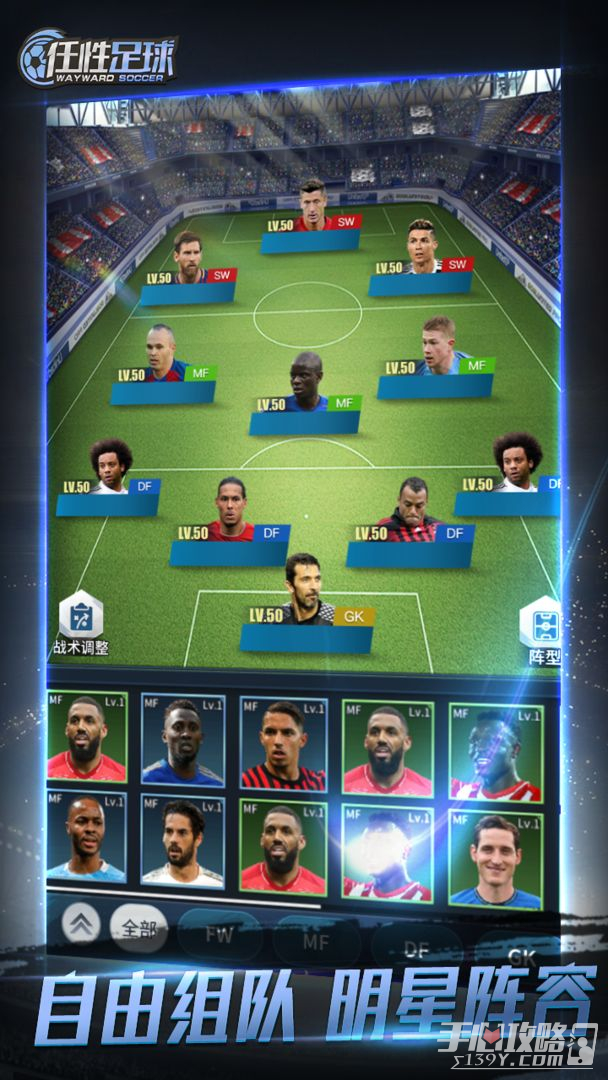608x1080 pixels.
Task: Select the SW striker in the plain red shirt
Action: 313,207
